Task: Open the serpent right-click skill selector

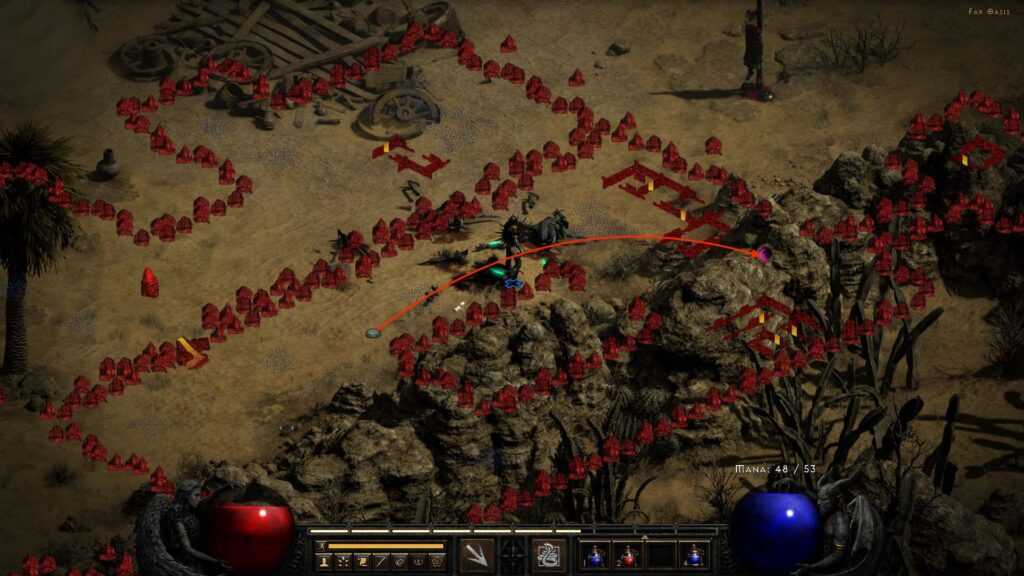Action: pyautogui.click(x=548, y=555)
